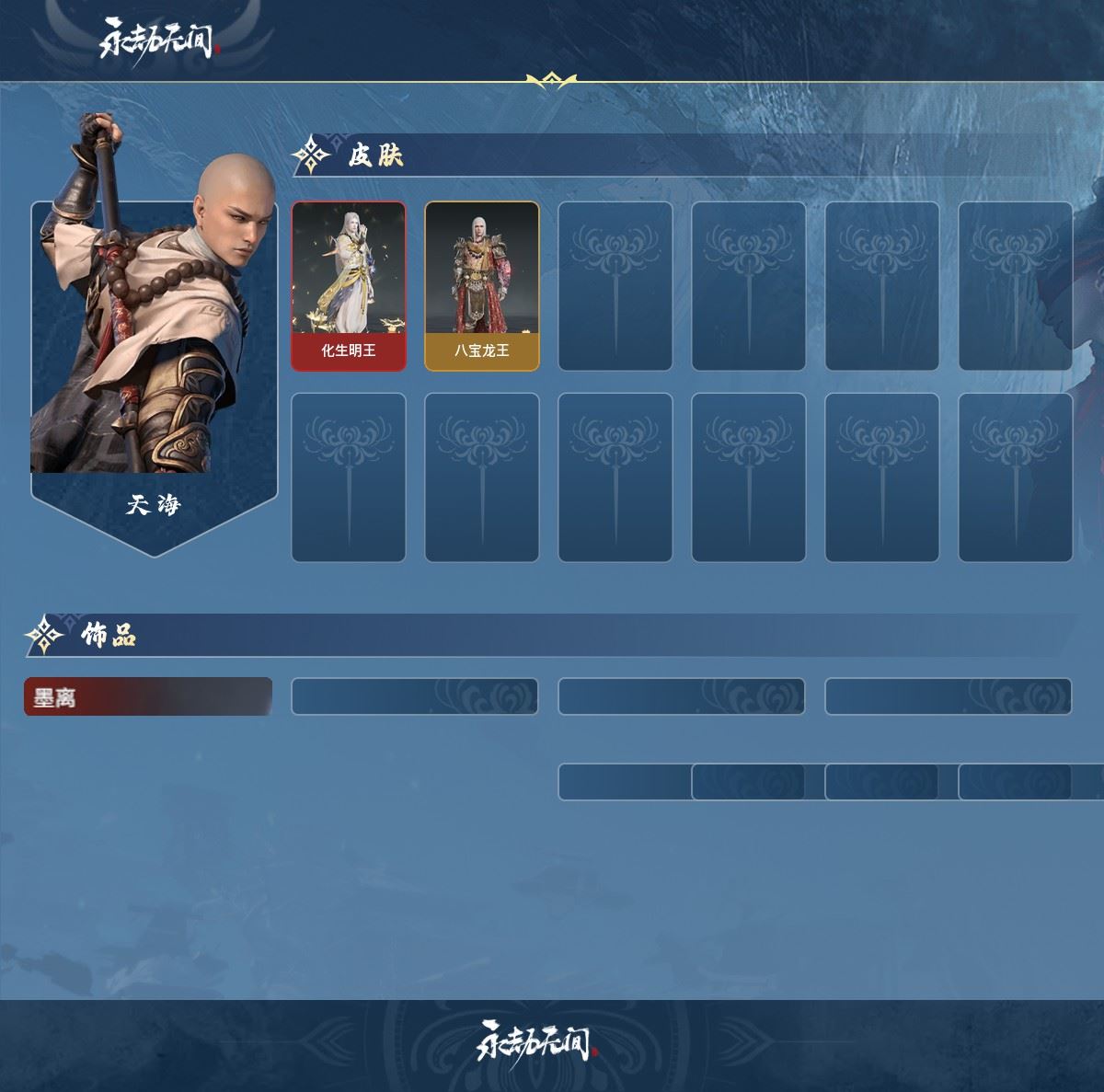Click the 永劫无间 footer logo
The image size is (1104, 1092).
click(x=536, y=1040)
